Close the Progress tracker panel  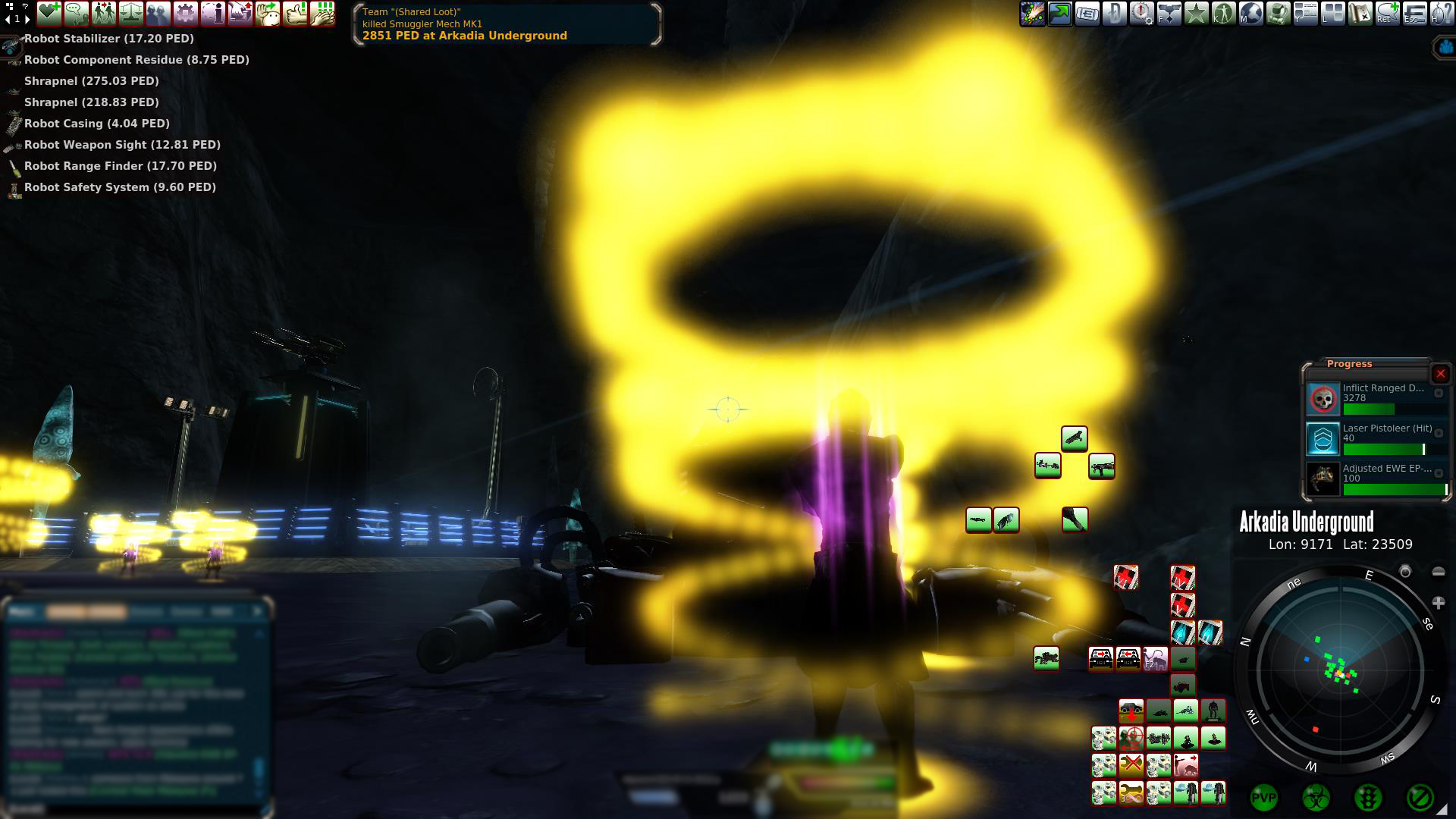(1440, 374)
